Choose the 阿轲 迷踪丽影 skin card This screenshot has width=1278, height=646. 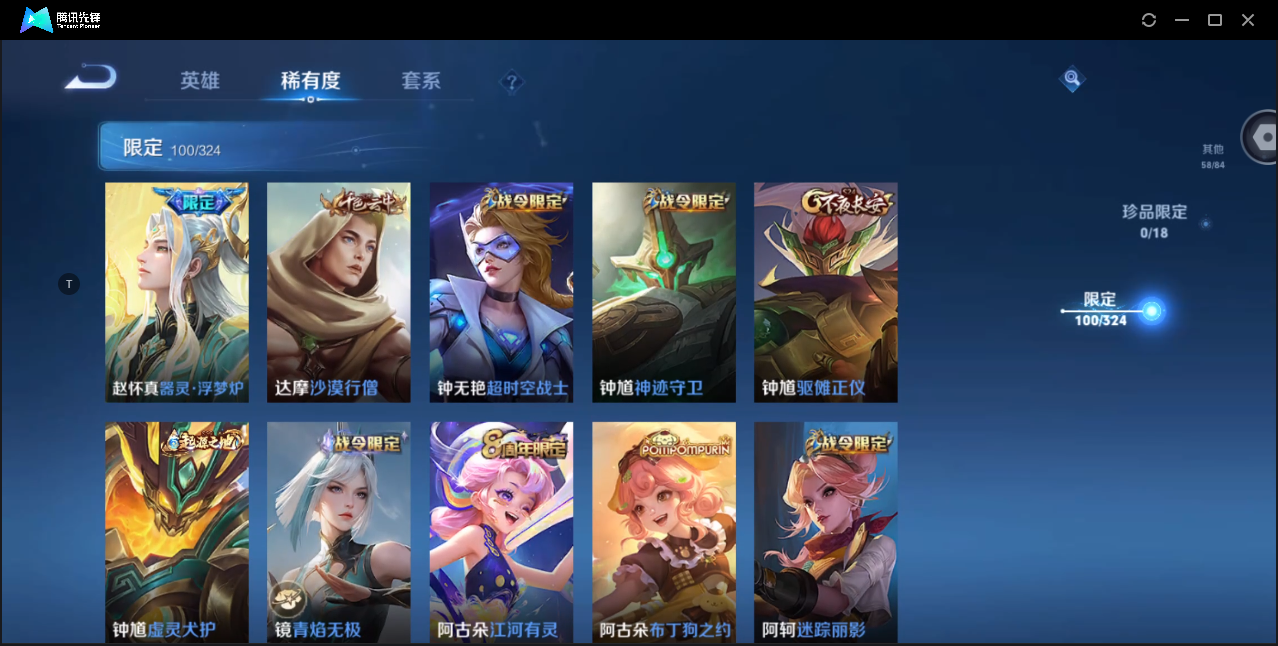click(825, 532)
